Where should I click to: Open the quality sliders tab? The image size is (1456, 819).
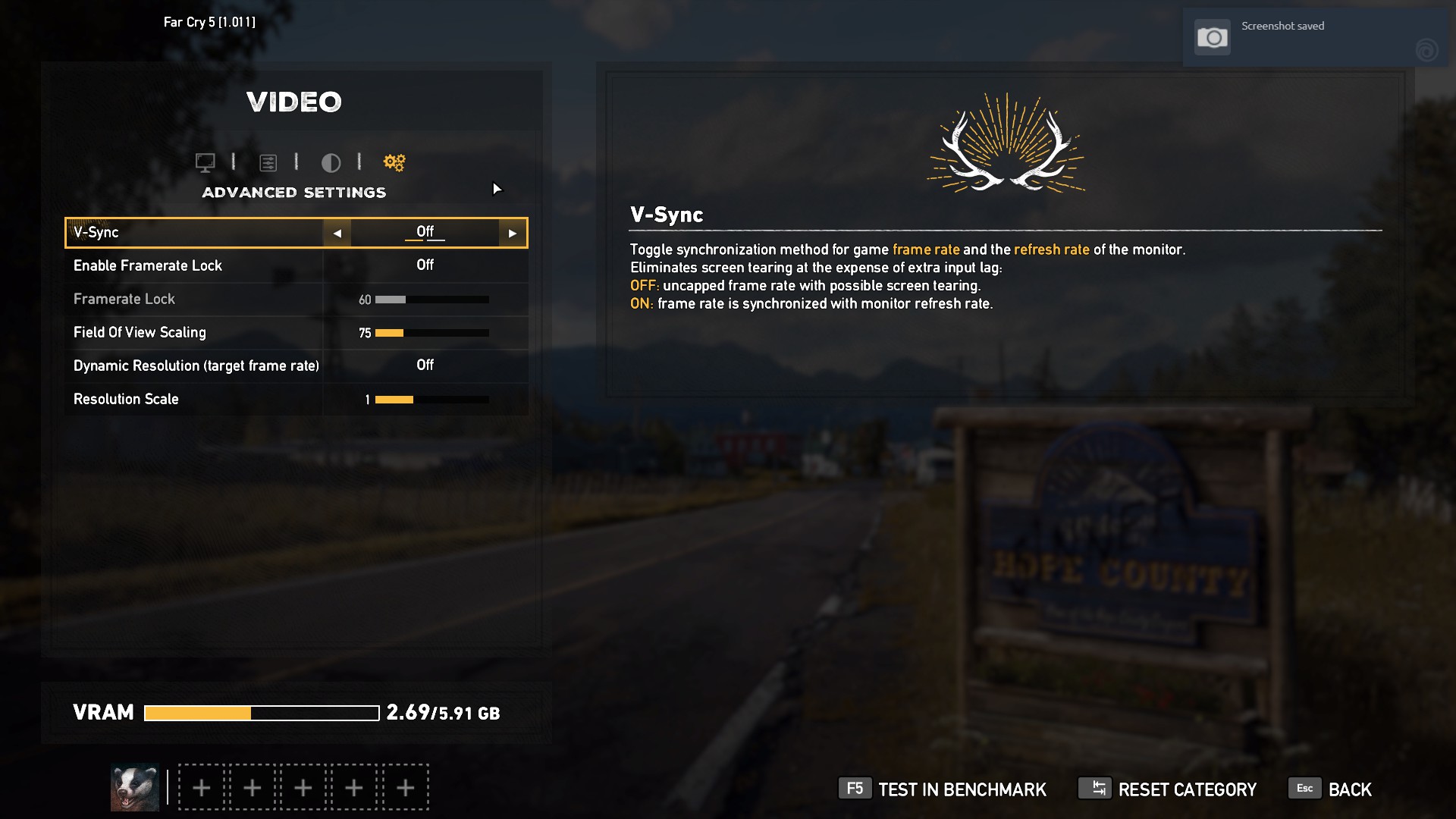click(268, 162)
